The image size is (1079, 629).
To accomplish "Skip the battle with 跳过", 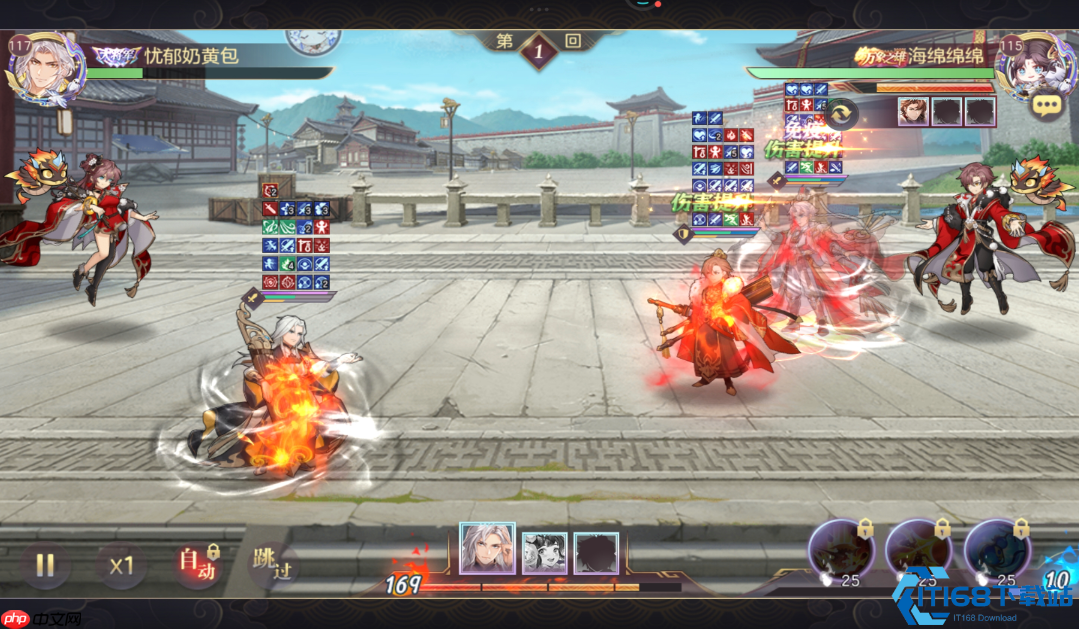I will pyautogui.click(x=272, y=565).
